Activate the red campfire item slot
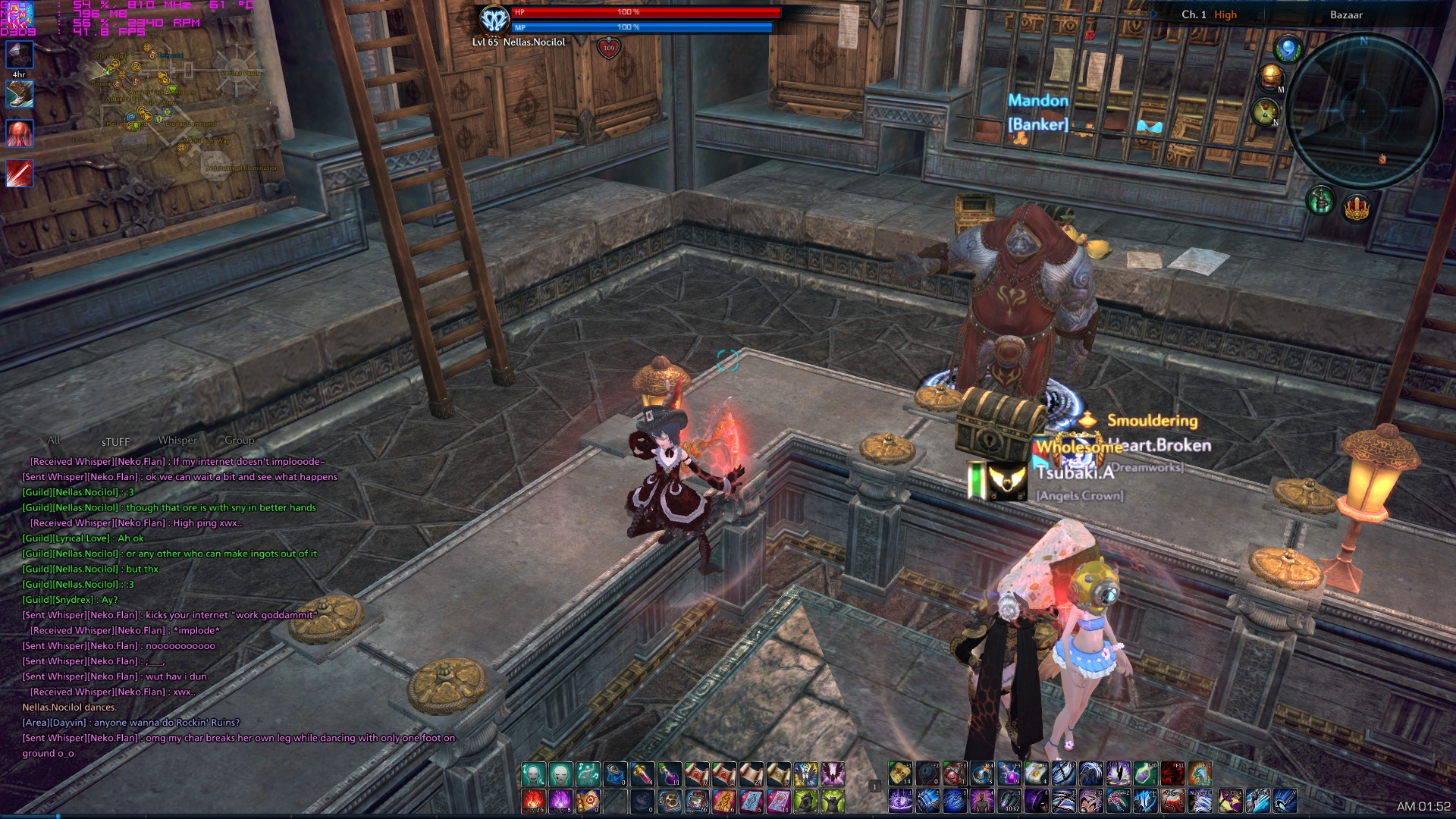 point(533,801)
